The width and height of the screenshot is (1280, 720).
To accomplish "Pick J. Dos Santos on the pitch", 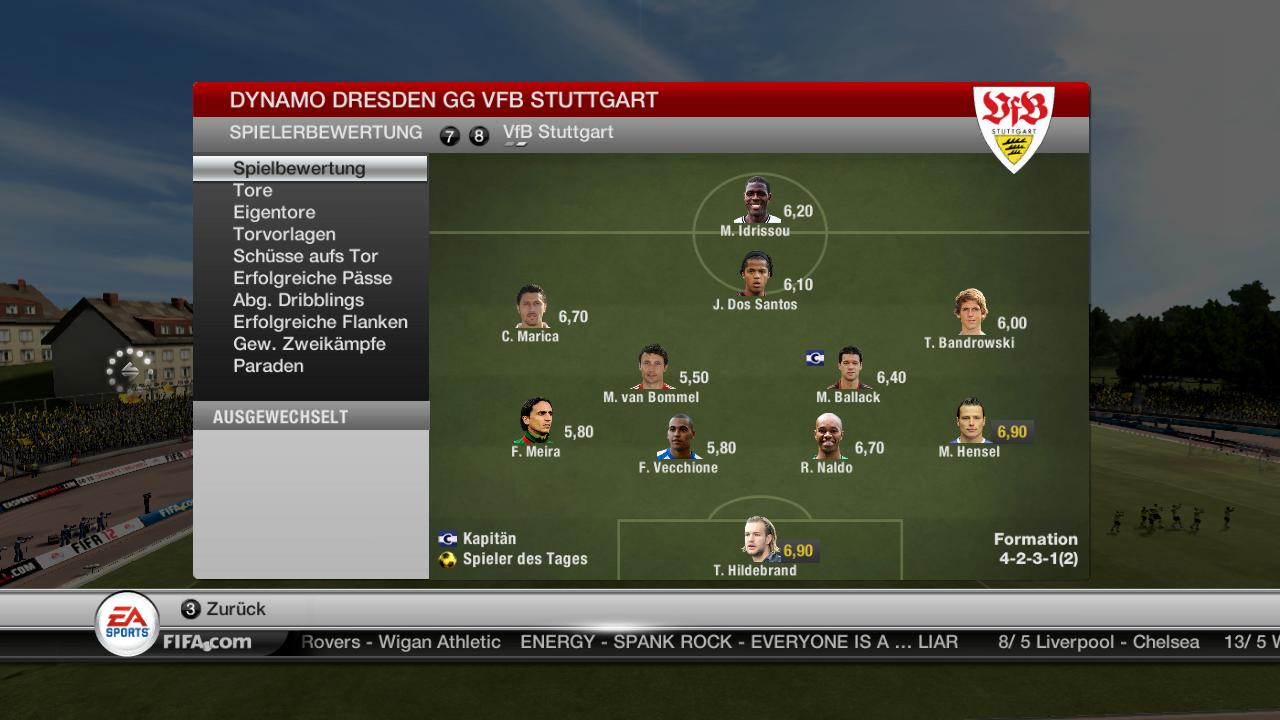I will click(x=755, y=274).
